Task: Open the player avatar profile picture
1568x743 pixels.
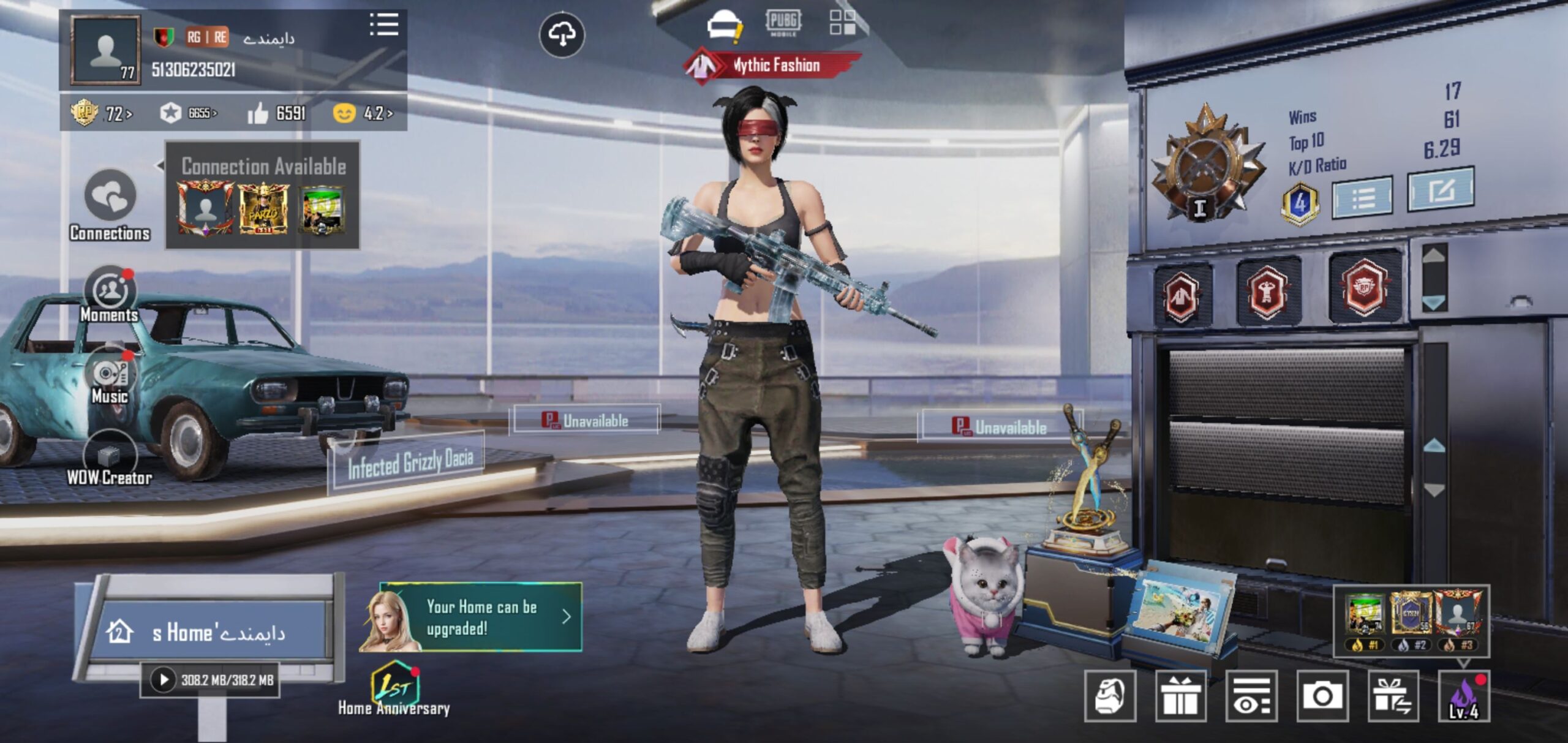Action: (105, 50)
